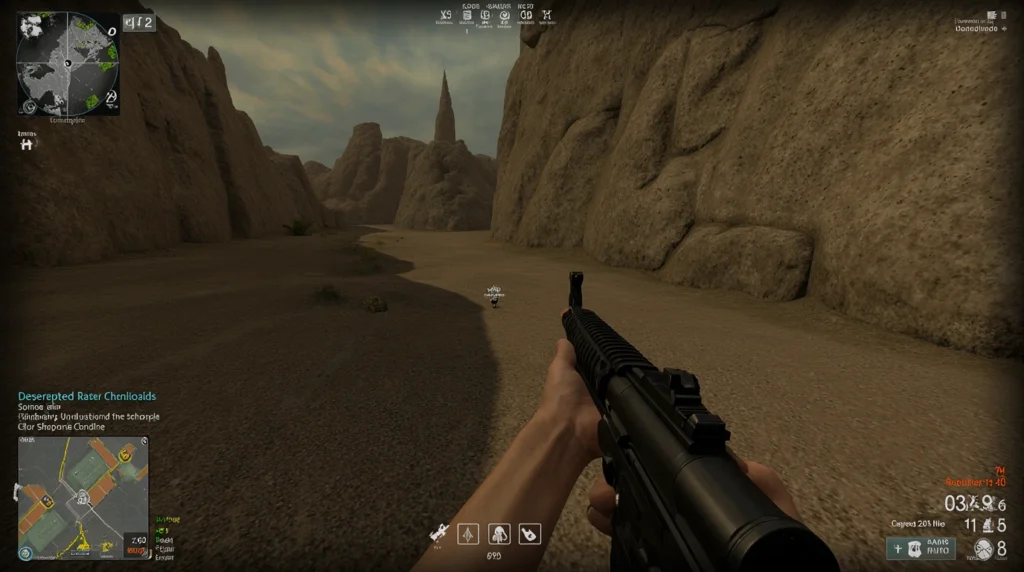This screenshot has width=1024, height=572.
Task: Activate the gas mask slot
Action: point(499,534)
